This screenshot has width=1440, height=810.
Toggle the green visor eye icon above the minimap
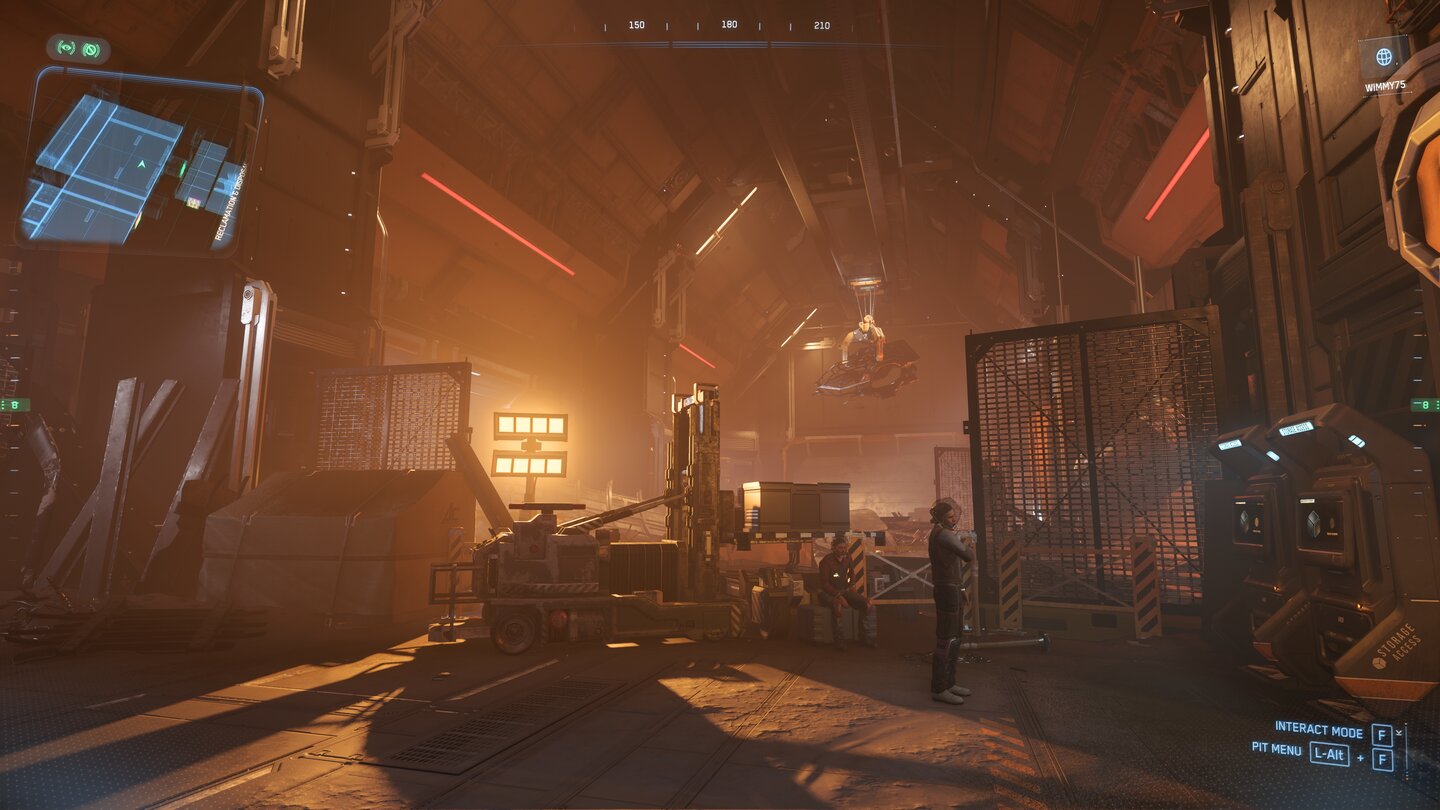[x=64, y=47]
